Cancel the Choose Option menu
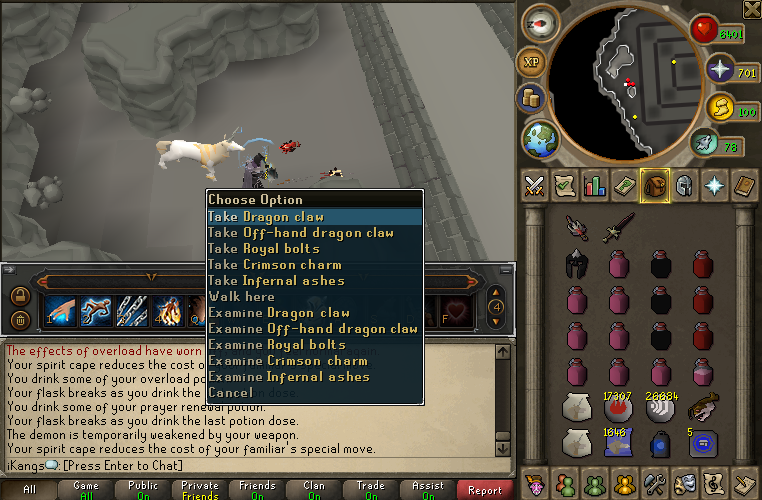 230,393
